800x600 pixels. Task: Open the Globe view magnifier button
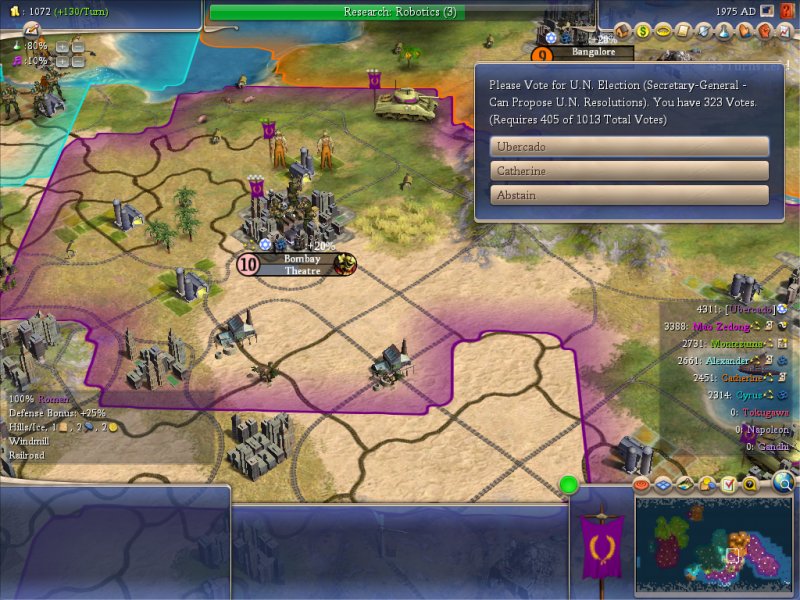pos(783,485)
